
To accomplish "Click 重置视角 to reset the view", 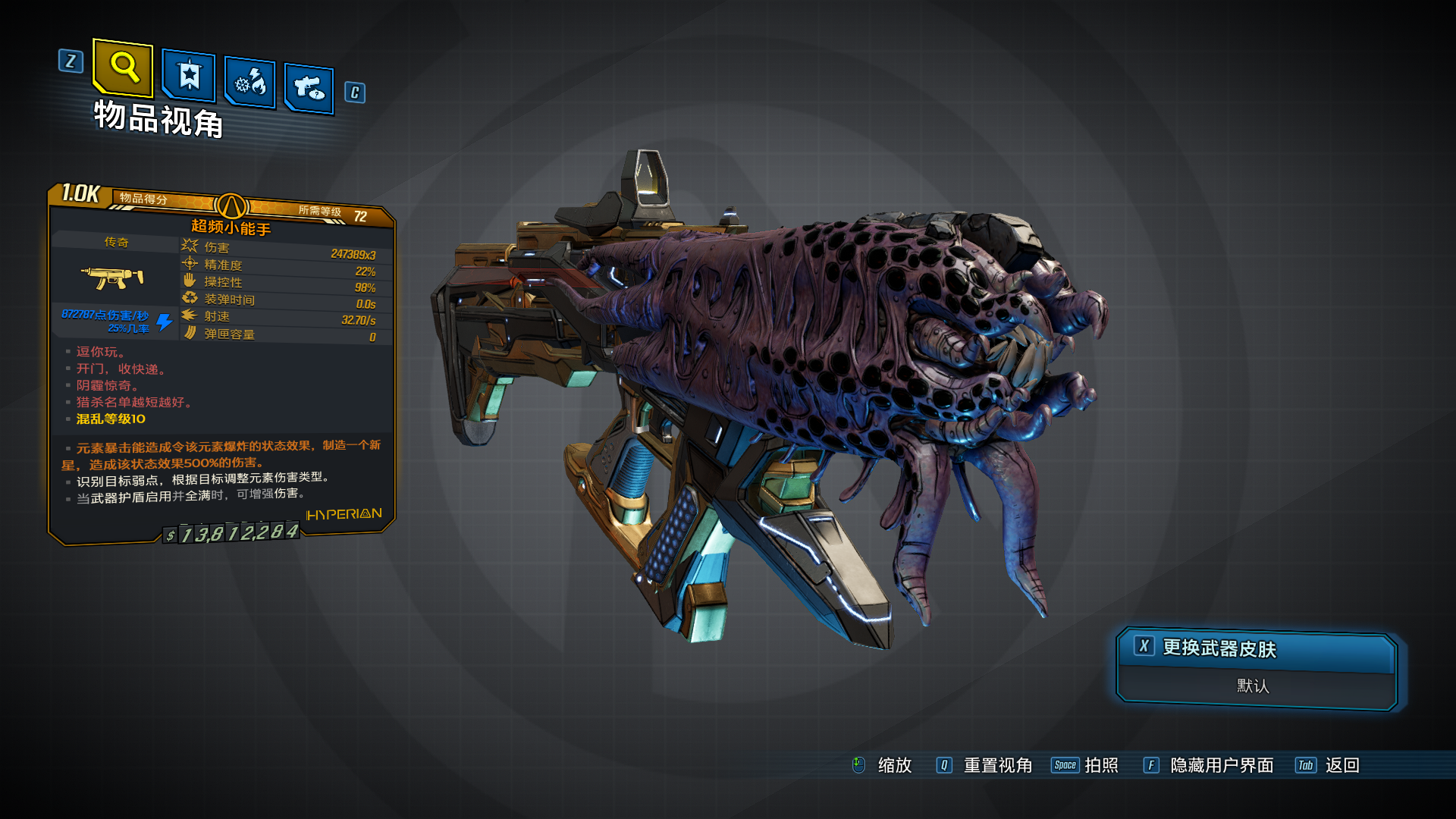I will [996, 765].
